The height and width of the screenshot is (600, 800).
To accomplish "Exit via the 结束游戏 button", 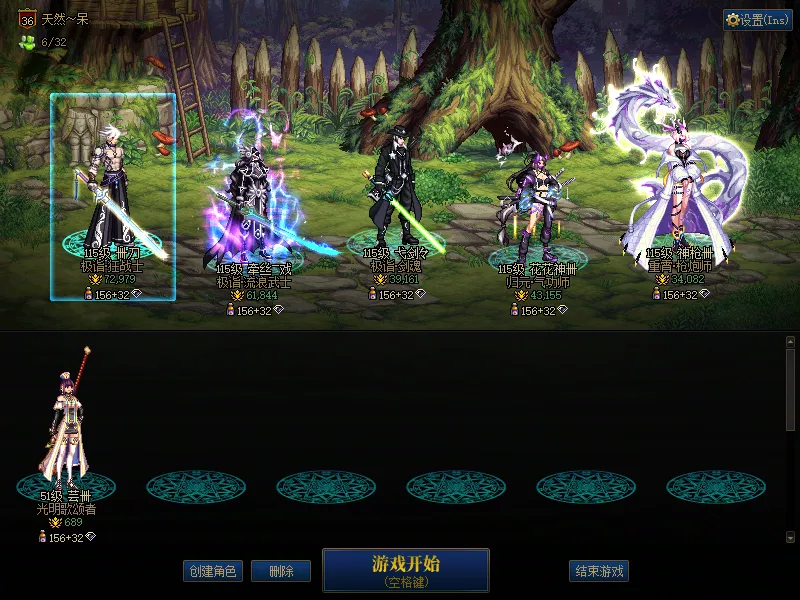I will click(x=600, y=571).
